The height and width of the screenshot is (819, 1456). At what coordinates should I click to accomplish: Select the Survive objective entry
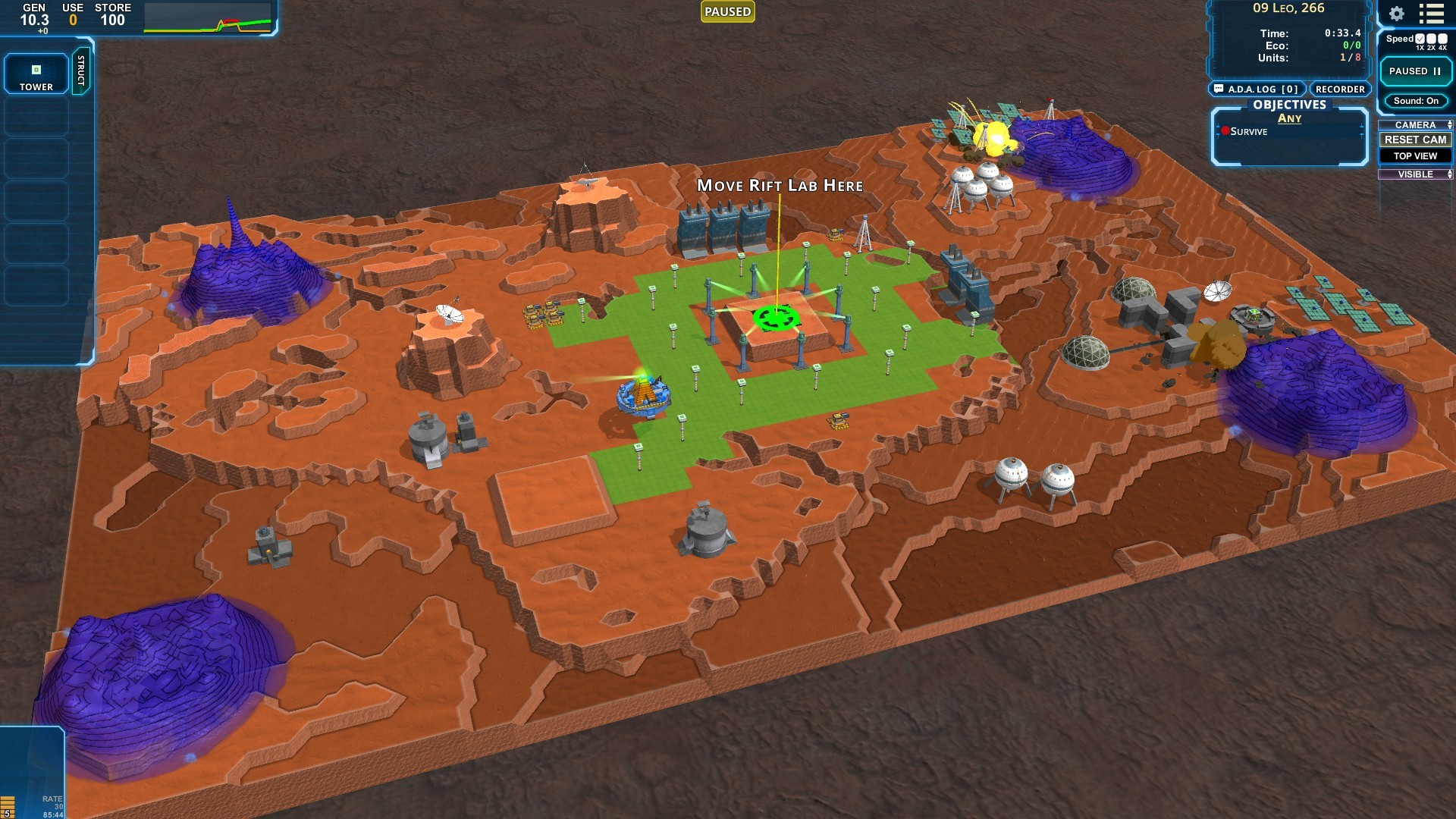point(1248,131)
